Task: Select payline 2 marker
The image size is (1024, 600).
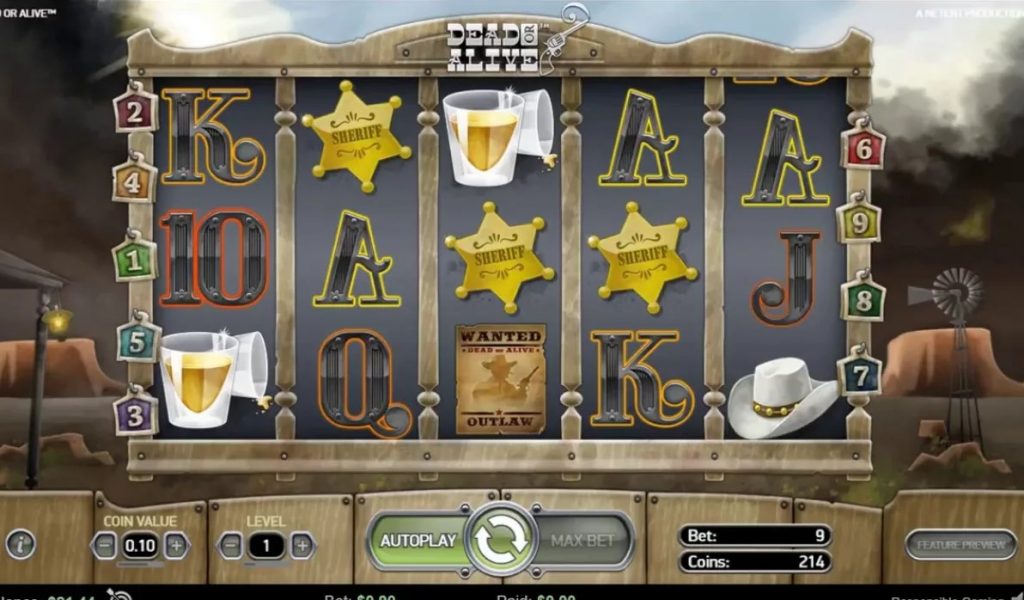Action: click(x=136, y=111)
